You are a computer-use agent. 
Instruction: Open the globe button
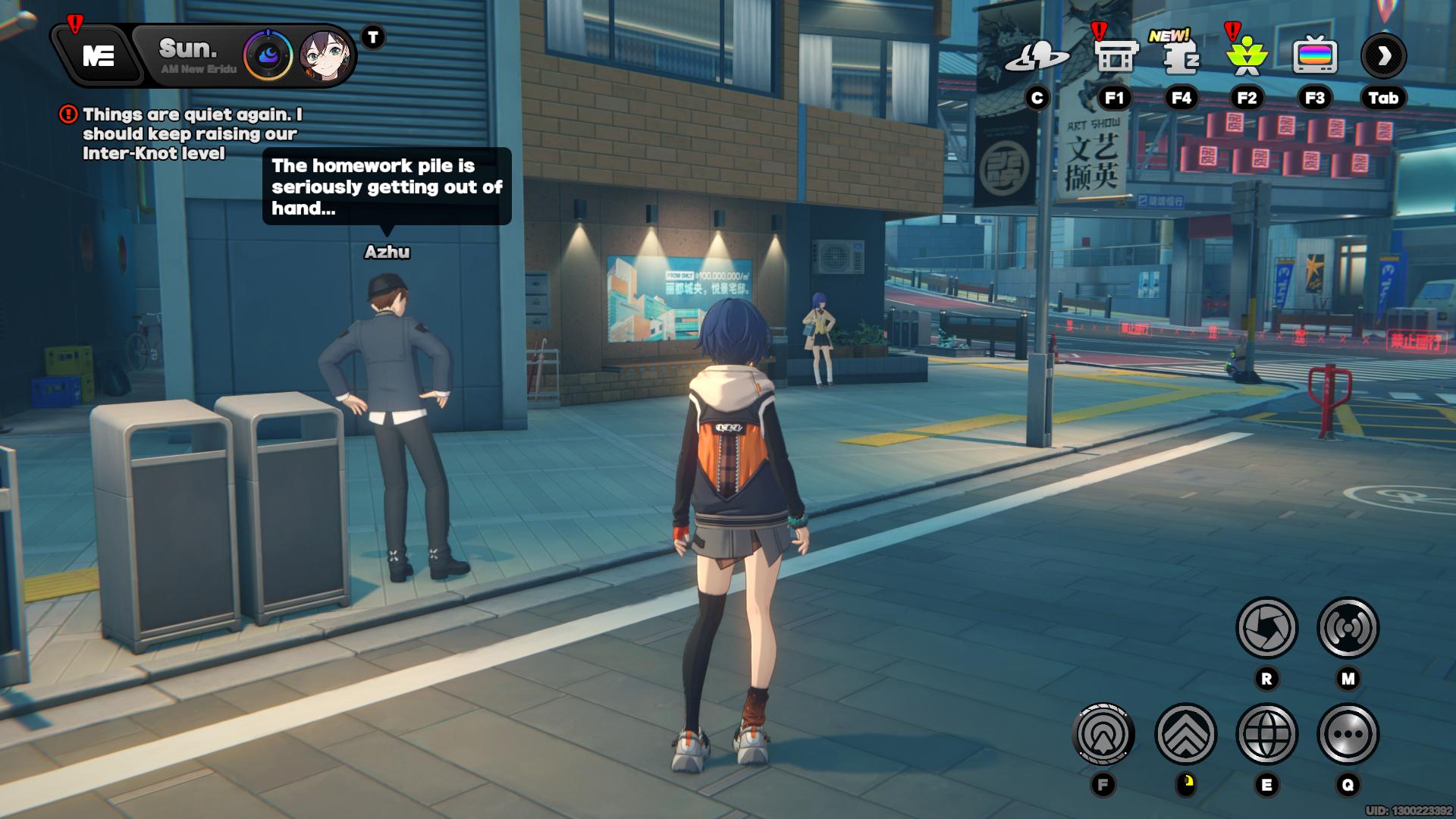[1266, 734]
